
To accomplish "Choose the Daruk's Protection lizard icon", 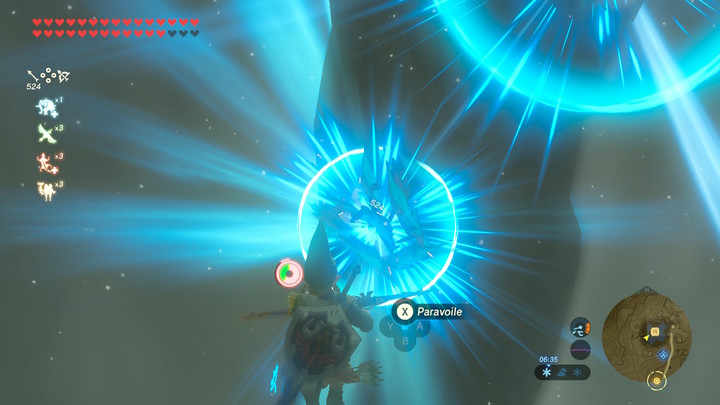I will click(44, 160).
